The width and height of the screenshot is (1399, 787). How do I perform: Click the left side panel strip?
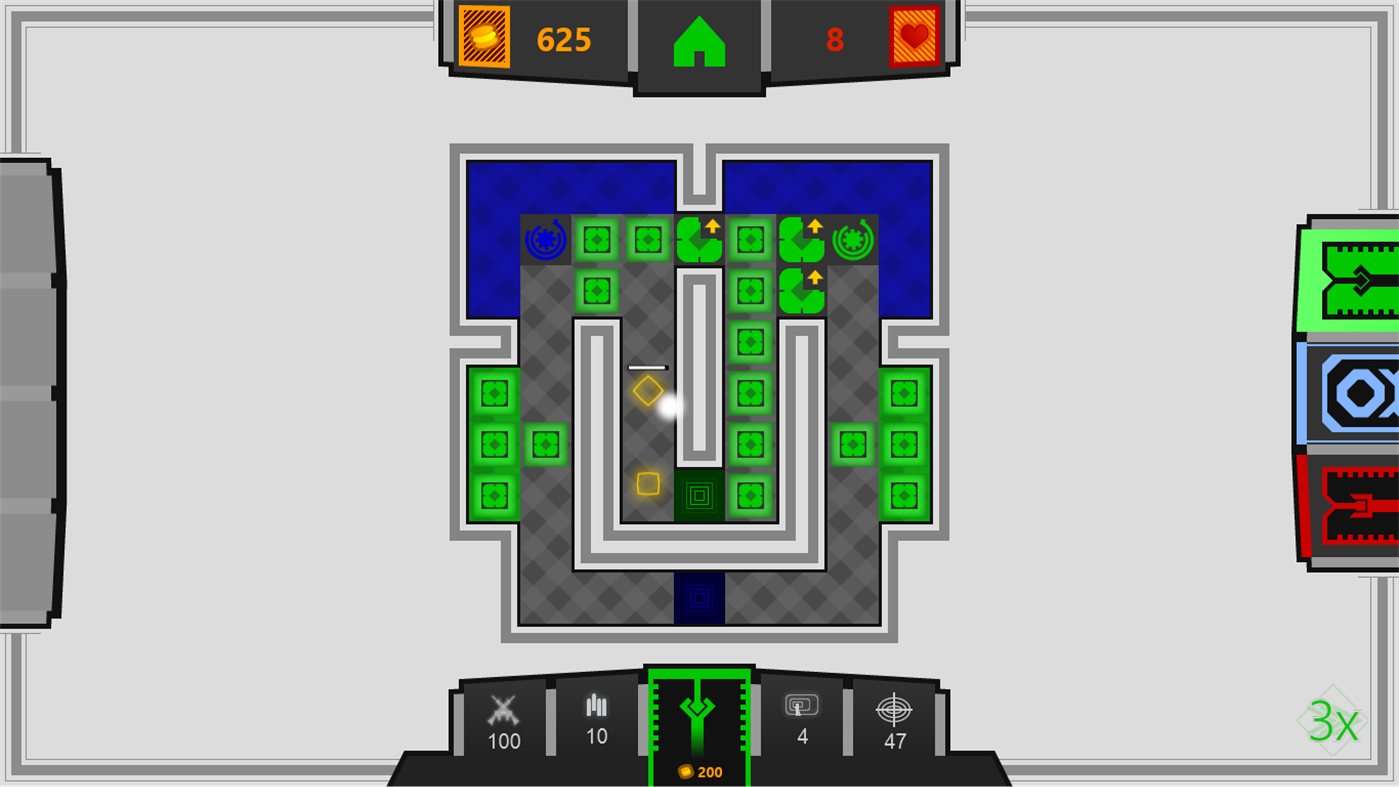tap(24, 392)
